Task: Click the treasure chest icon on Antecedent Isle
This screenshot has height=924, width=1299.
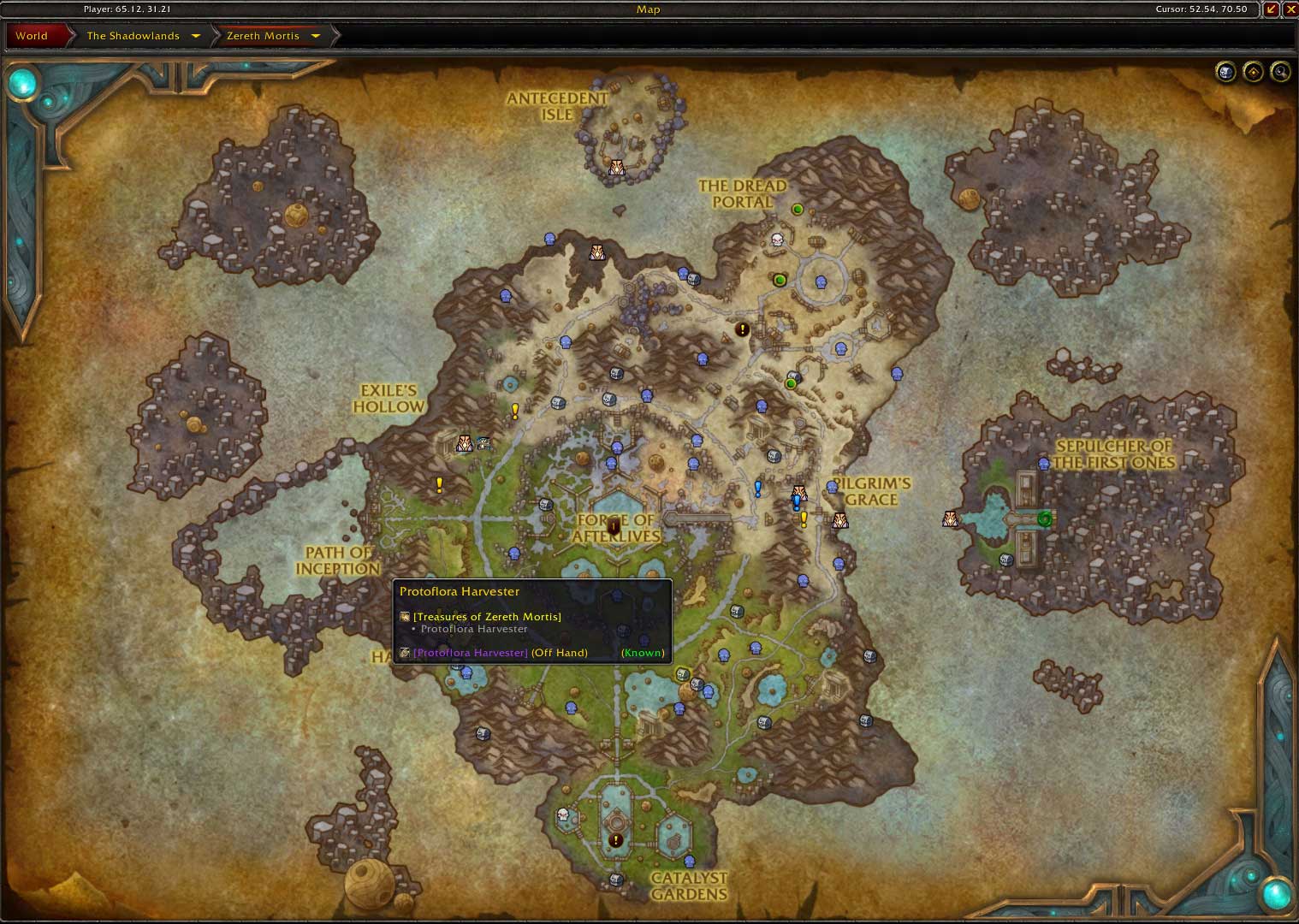Action: point(617,169)
